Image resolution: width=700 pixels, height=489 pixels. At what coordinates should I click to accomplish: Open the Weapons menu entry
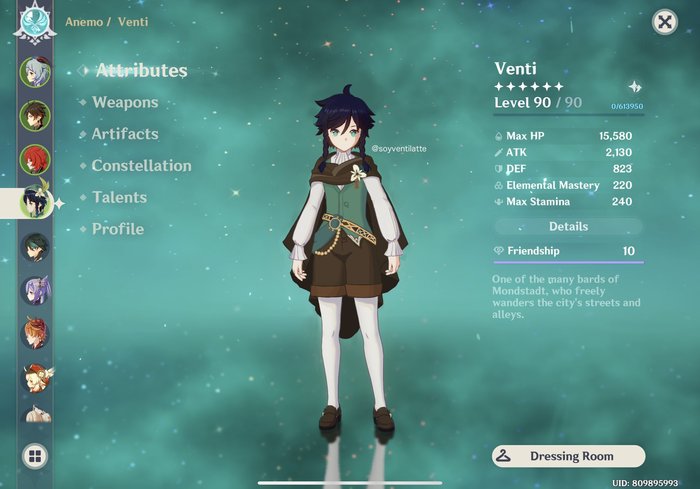pyautogui.click(x=125, y=102)
